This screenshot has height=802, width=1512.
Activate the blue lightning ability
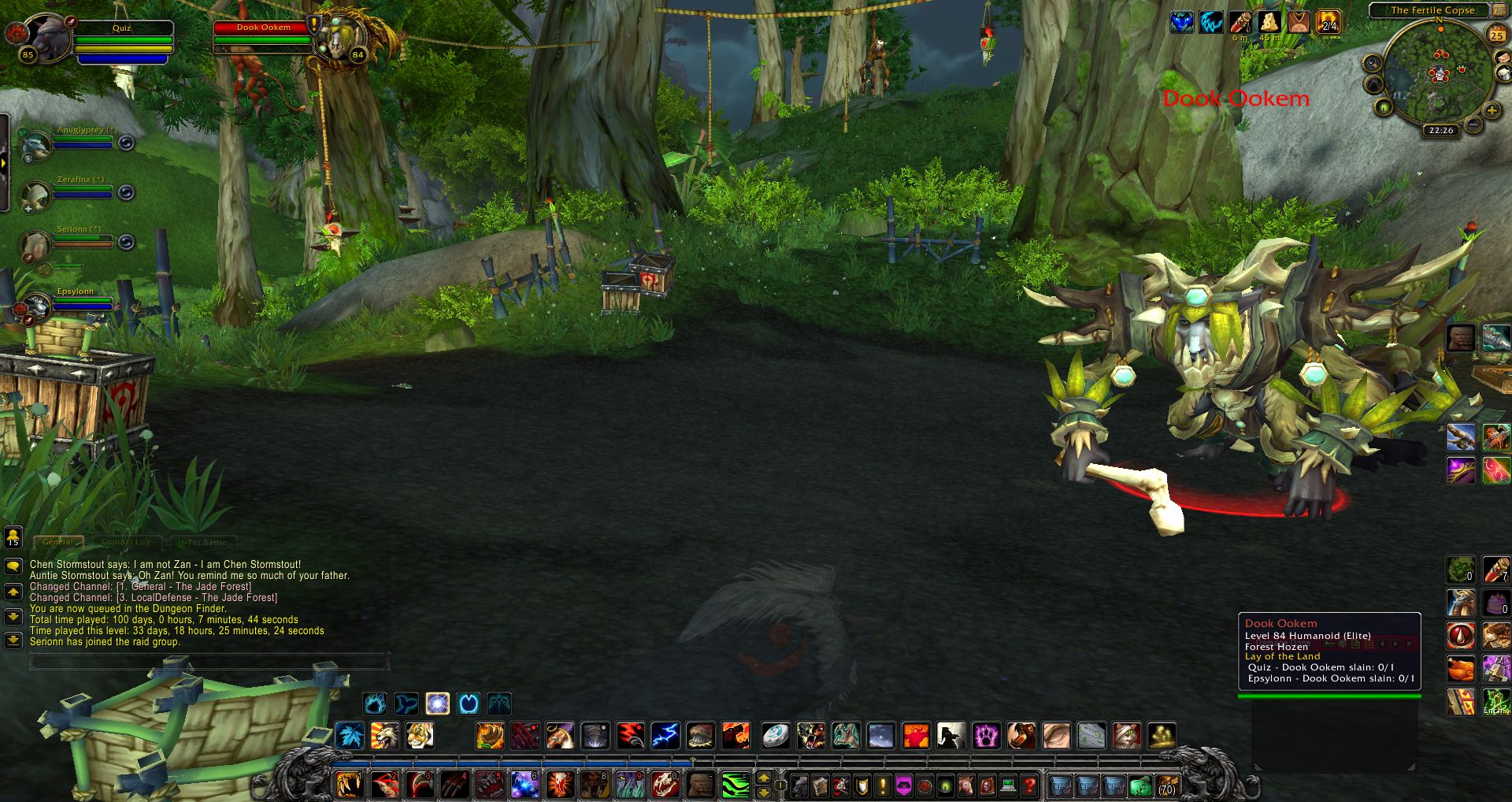pyautogui.click(x=665, y=736)
